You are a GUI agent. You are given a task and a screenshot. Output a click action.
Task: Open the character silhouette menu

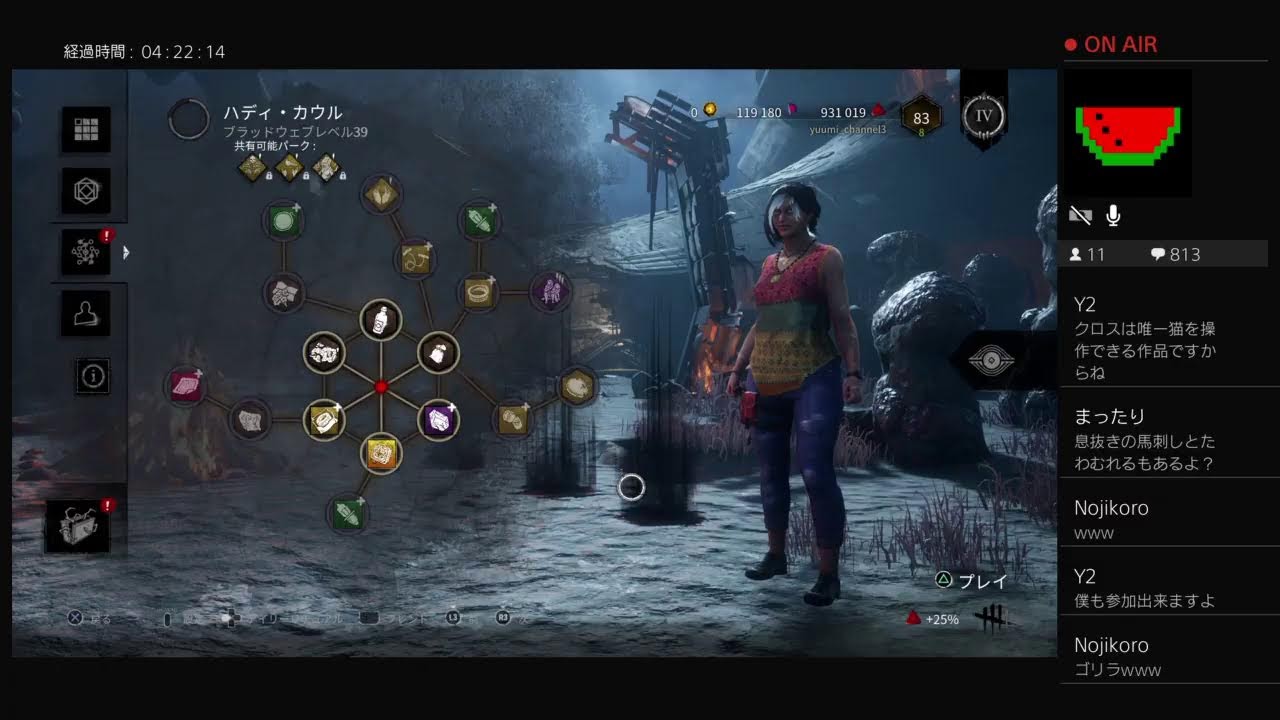pyautogui.click(x=86, y=314)
